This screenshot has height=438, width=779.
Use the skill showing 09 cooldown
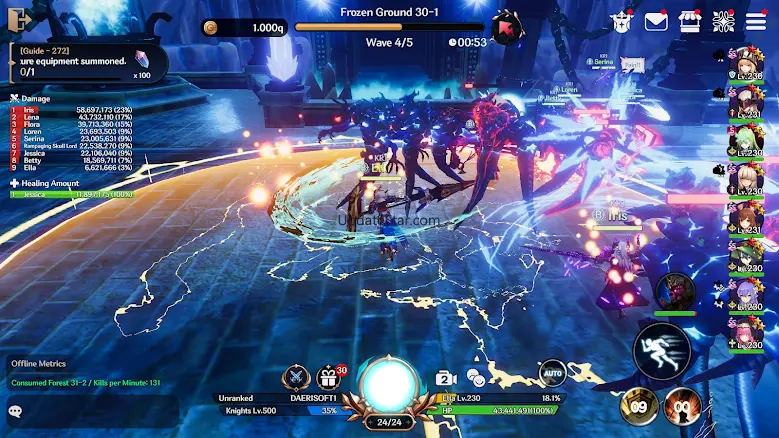[x=640, y=406]
